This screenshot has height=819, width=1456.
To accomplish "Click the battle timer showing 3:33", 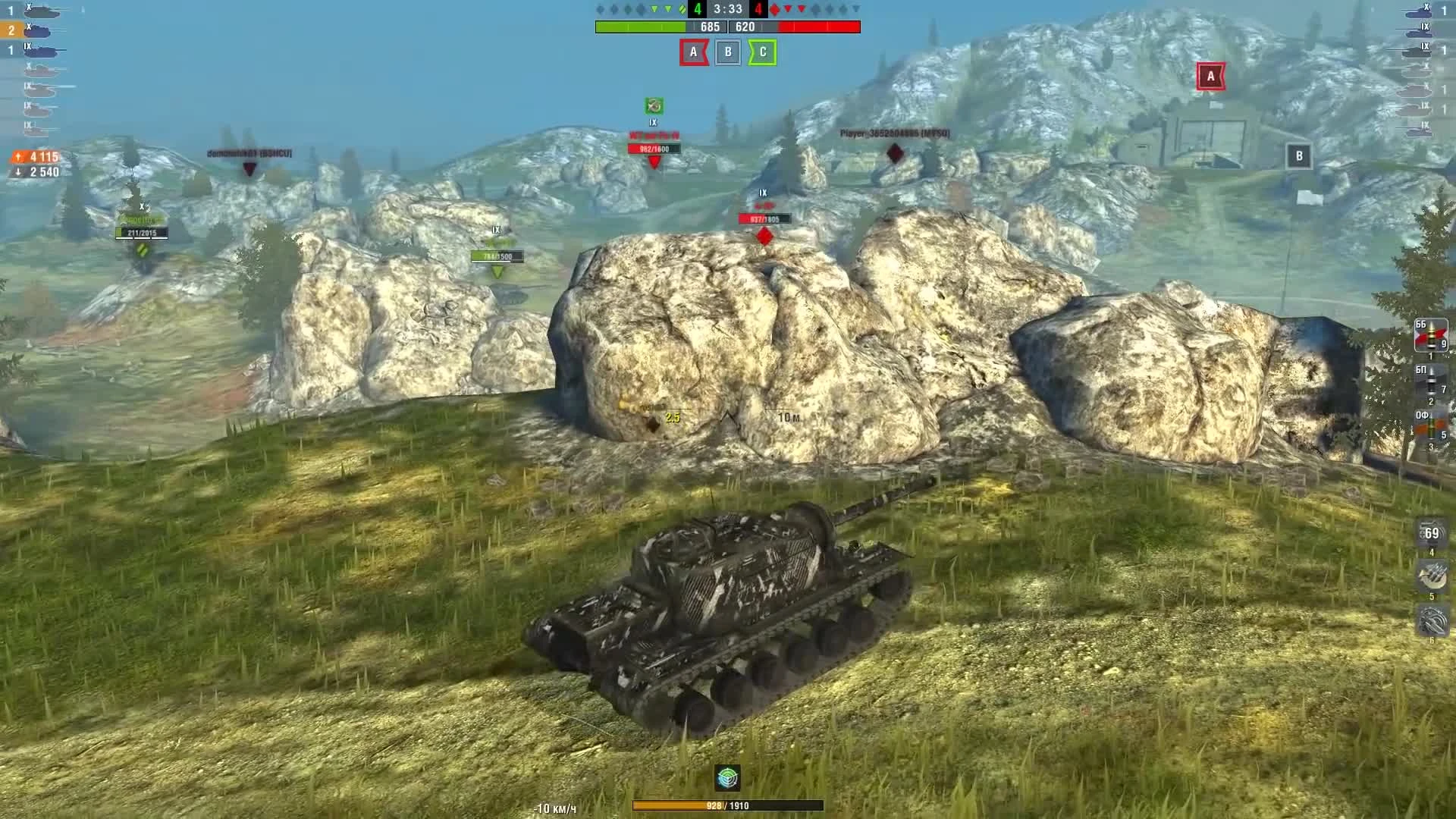I will coord(727,11).
